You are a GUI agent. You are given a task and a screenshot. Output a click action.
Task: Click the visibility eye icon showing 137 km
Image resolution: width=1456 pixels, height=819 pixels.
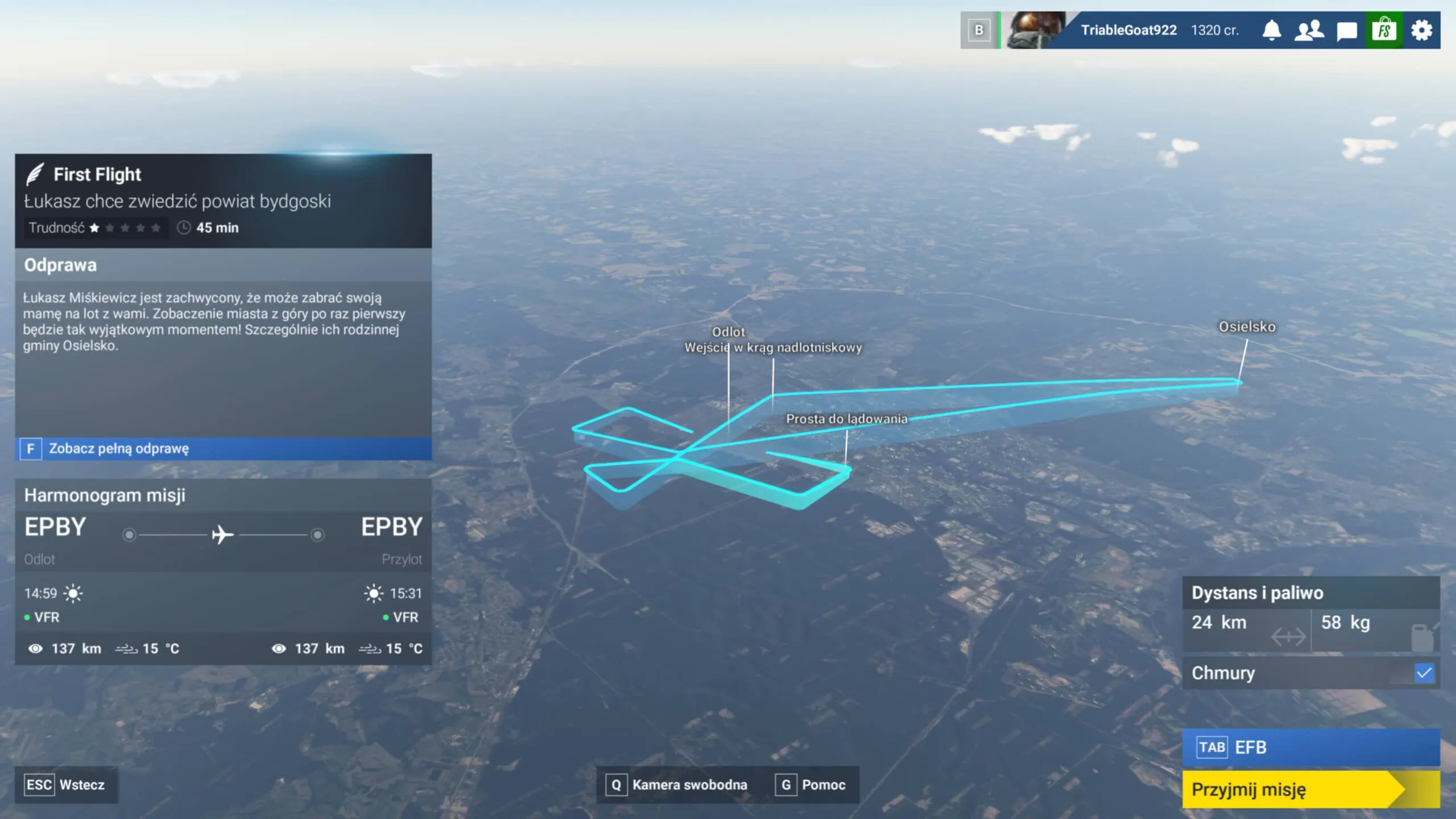coord(35,648)
